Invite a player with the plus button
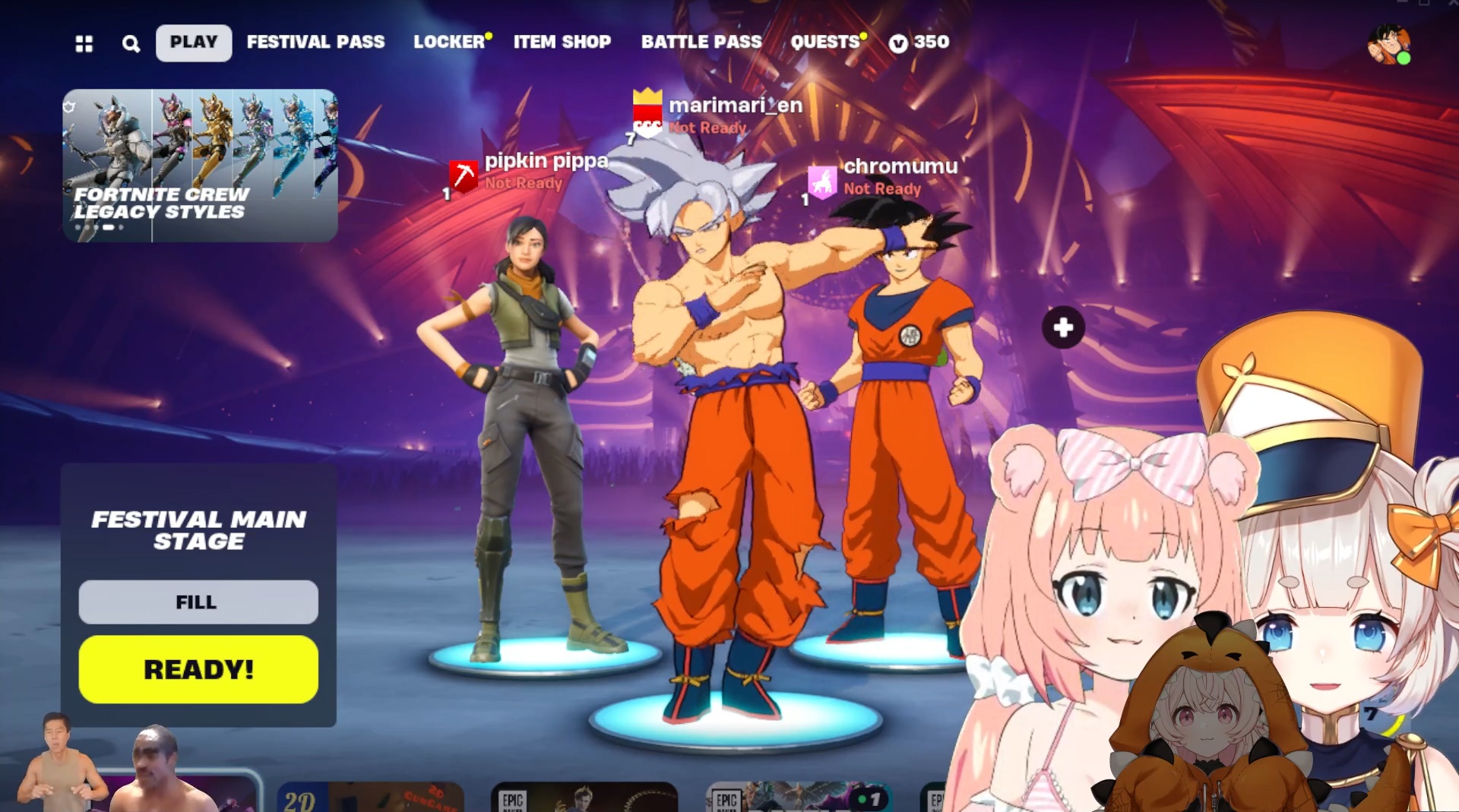The height and width of the screenshot is (812, 1459). tap(1063, 327)
